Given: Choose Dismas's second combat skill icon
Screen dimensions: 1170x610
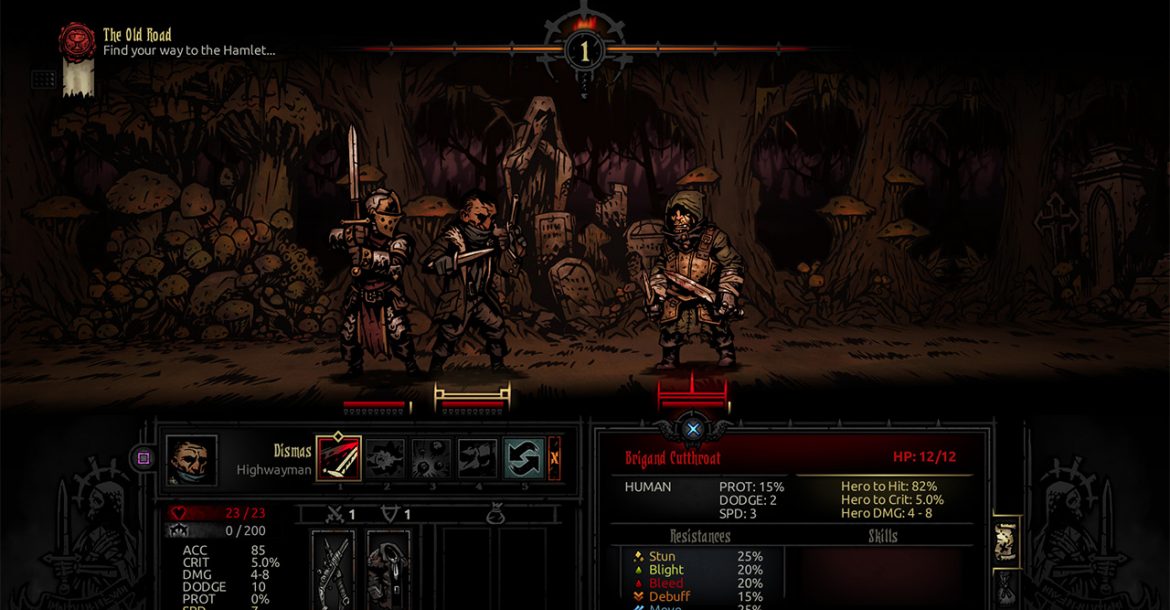Looking at the screenshot, I should pyautogui.click(x=384, y=458).
